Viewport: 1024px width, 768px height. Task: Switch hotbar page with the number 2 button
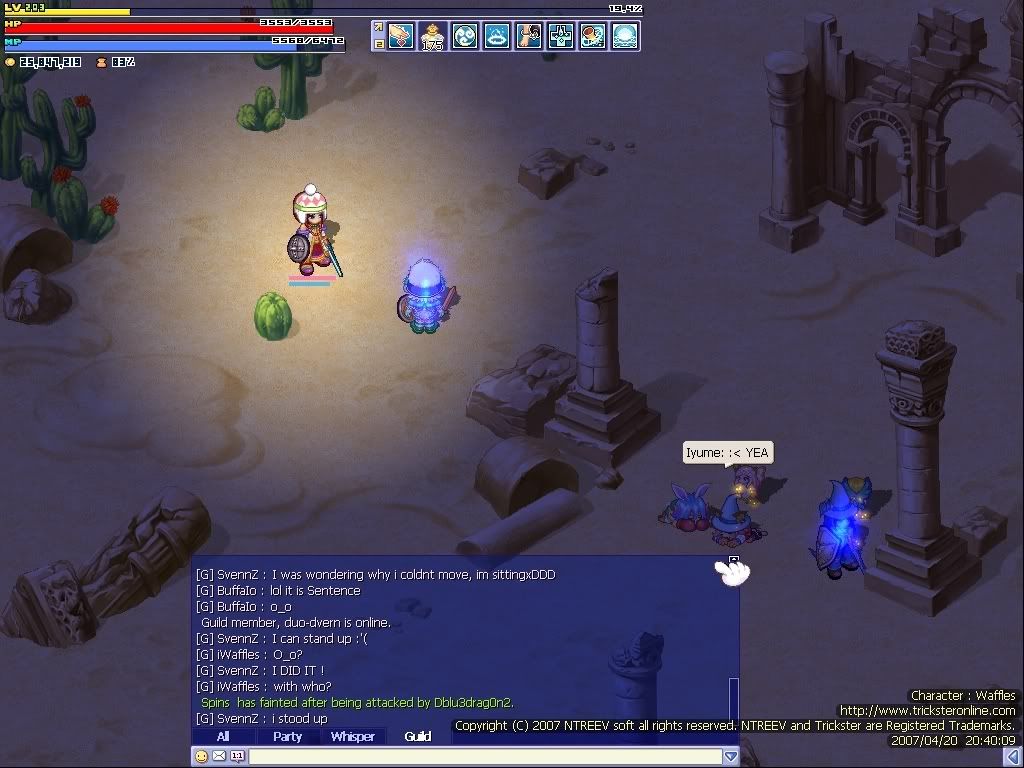click(379, 44)
